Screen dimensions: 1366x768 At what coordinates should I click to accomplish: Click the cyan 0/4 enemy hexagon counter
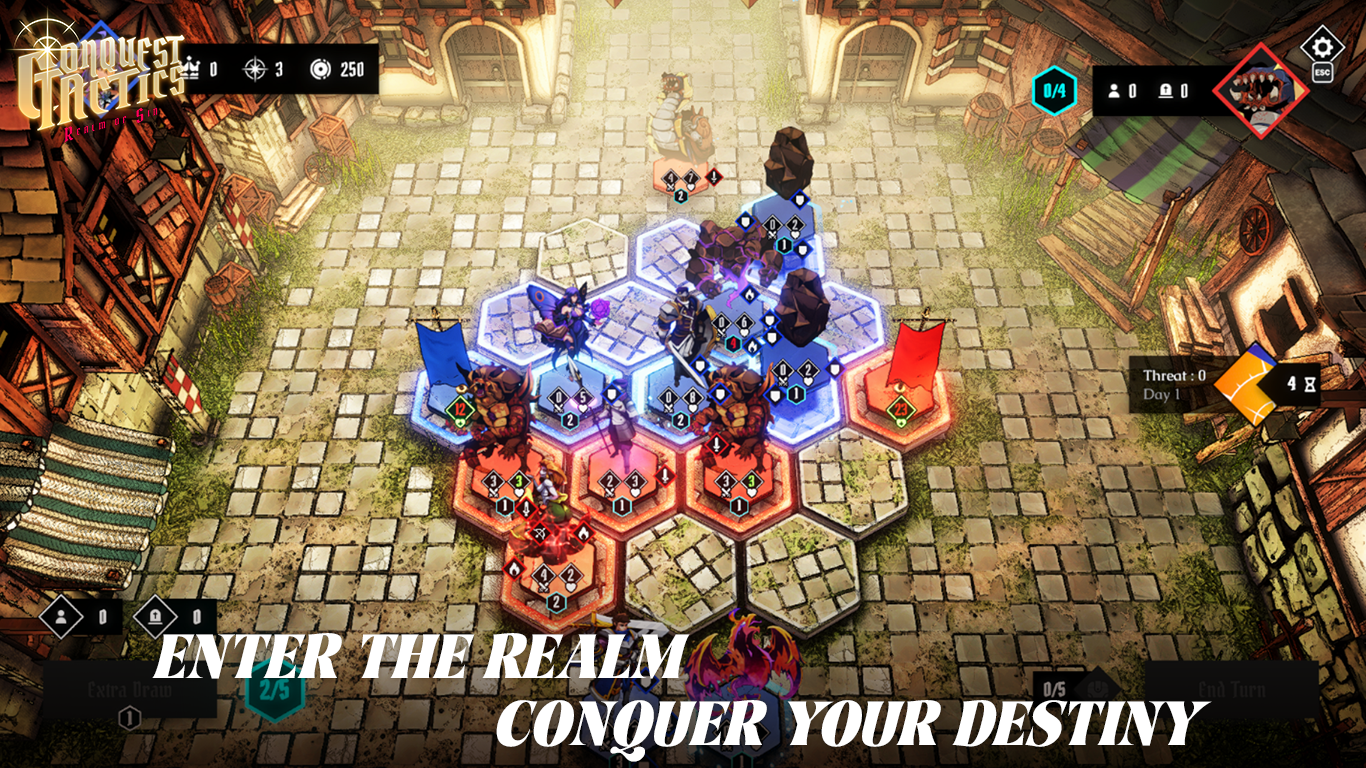coord(1054,91)
